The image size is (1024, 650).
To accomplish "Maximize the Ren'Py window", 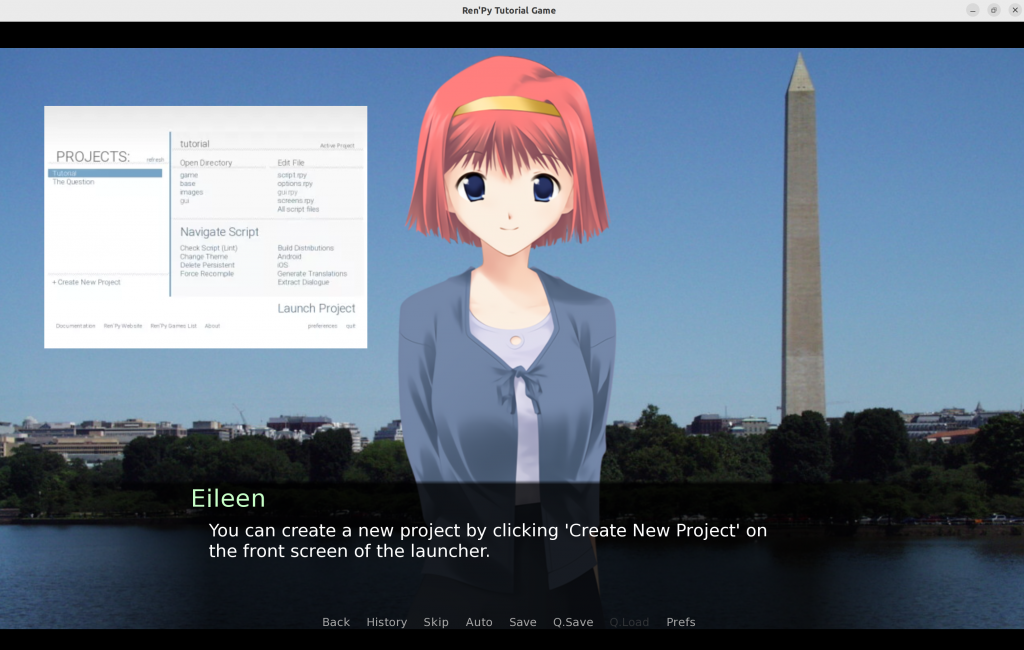I will (994, 10).
